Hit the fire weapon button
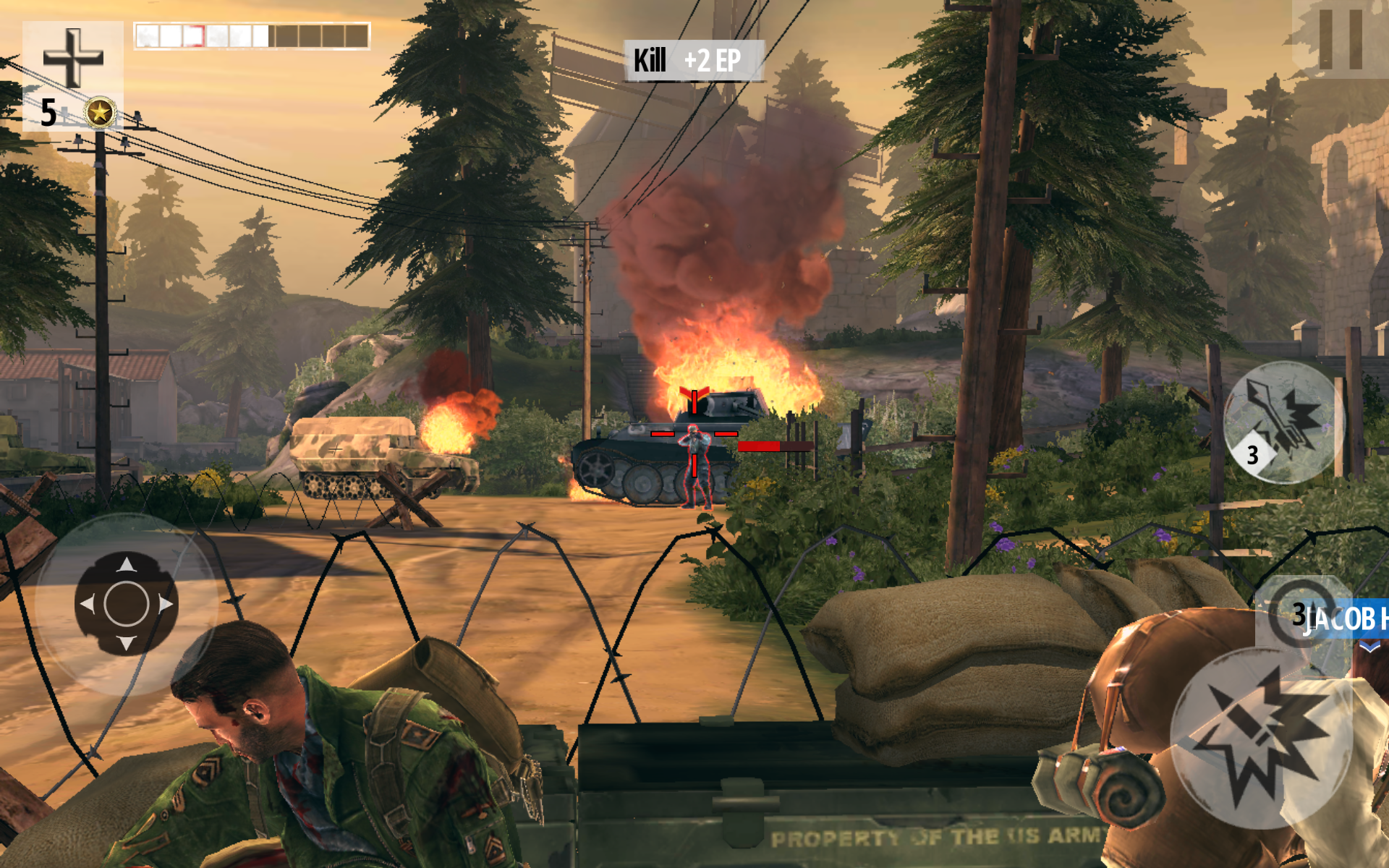The height and width of the screenshot is (868, 1389). (x=1260, y=738)
